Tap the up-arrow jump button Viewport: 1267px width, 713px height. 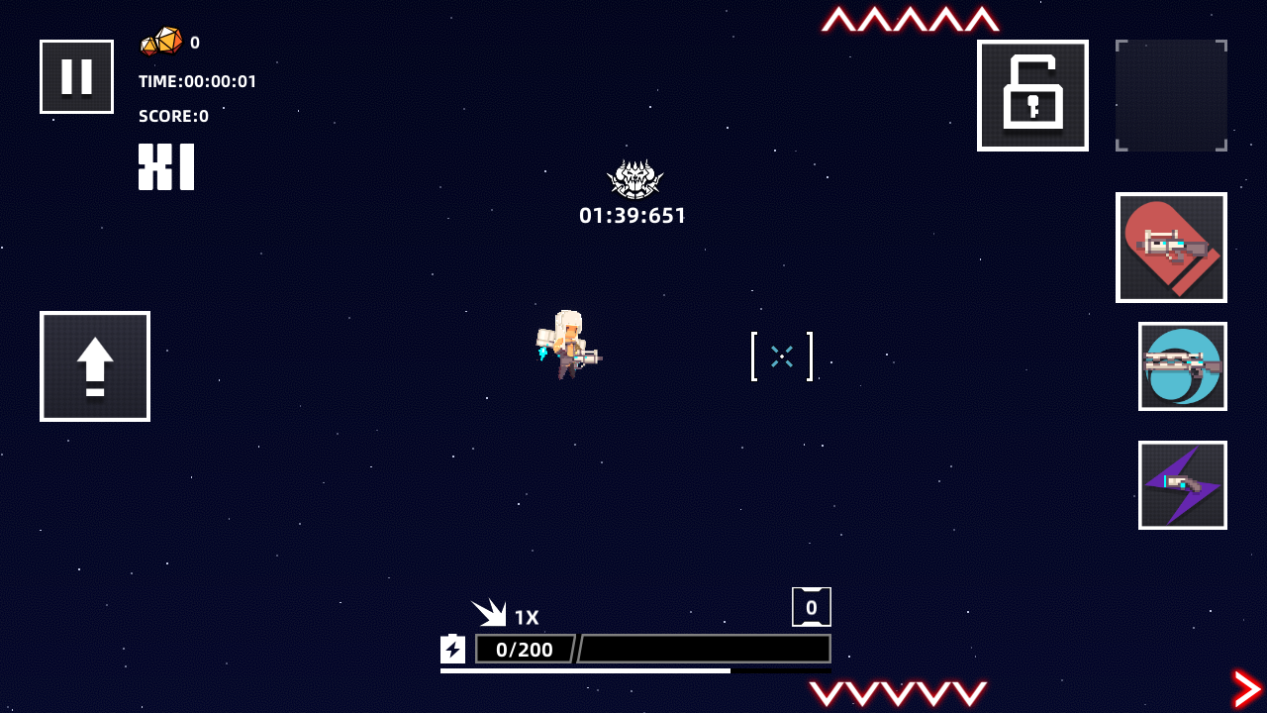pyautogui.click(x=95, y=366)
